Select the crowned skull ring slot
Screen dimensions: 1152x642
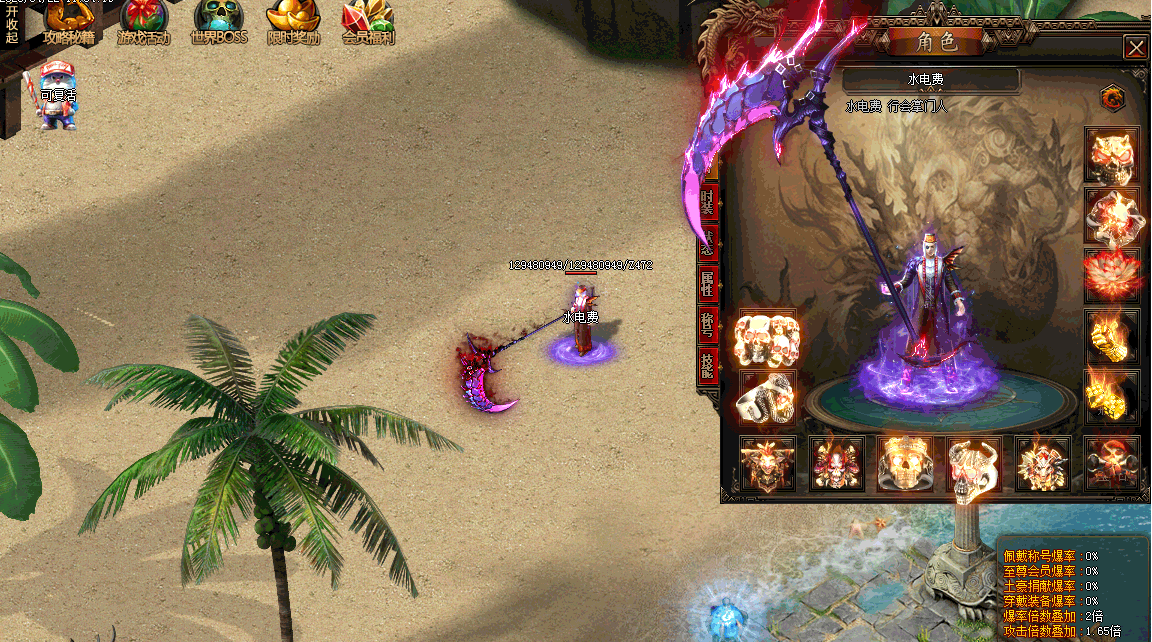(905, 464)
